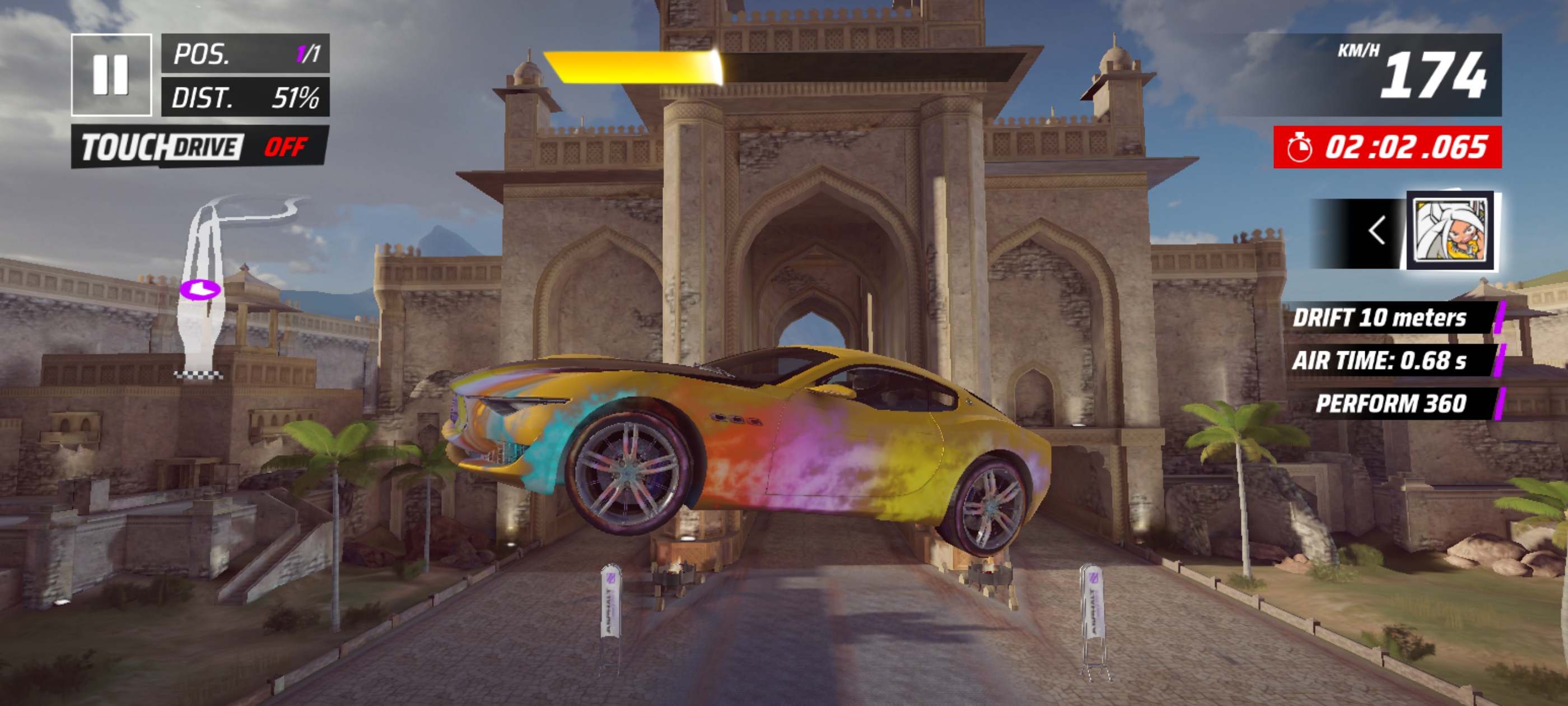
Task: Open the player avatar portrait
Action: click(x=1451, y=231)
